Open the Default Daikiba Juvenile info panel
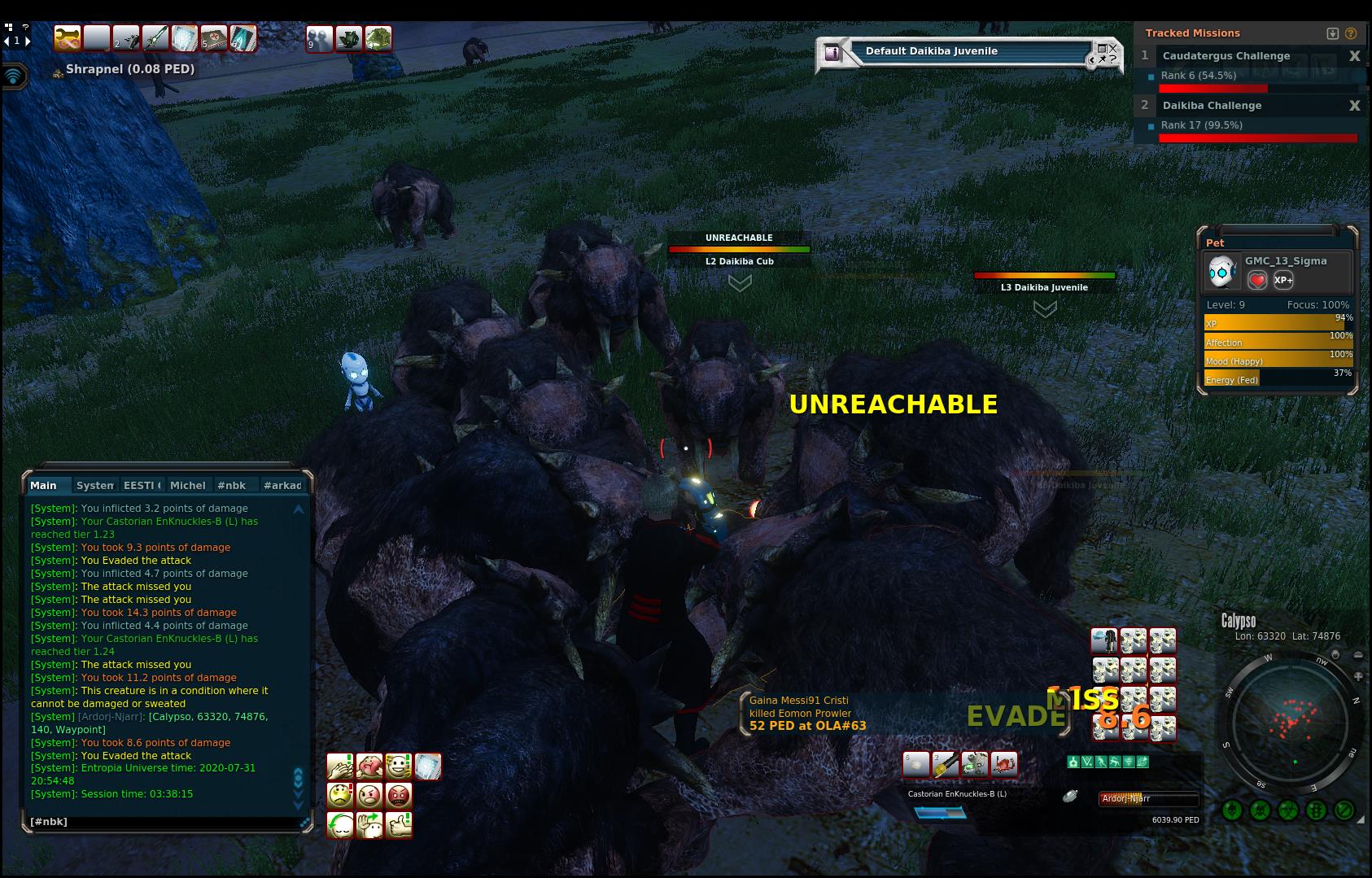The width and height of the screenshot is (1372, 878). point(832,53)
